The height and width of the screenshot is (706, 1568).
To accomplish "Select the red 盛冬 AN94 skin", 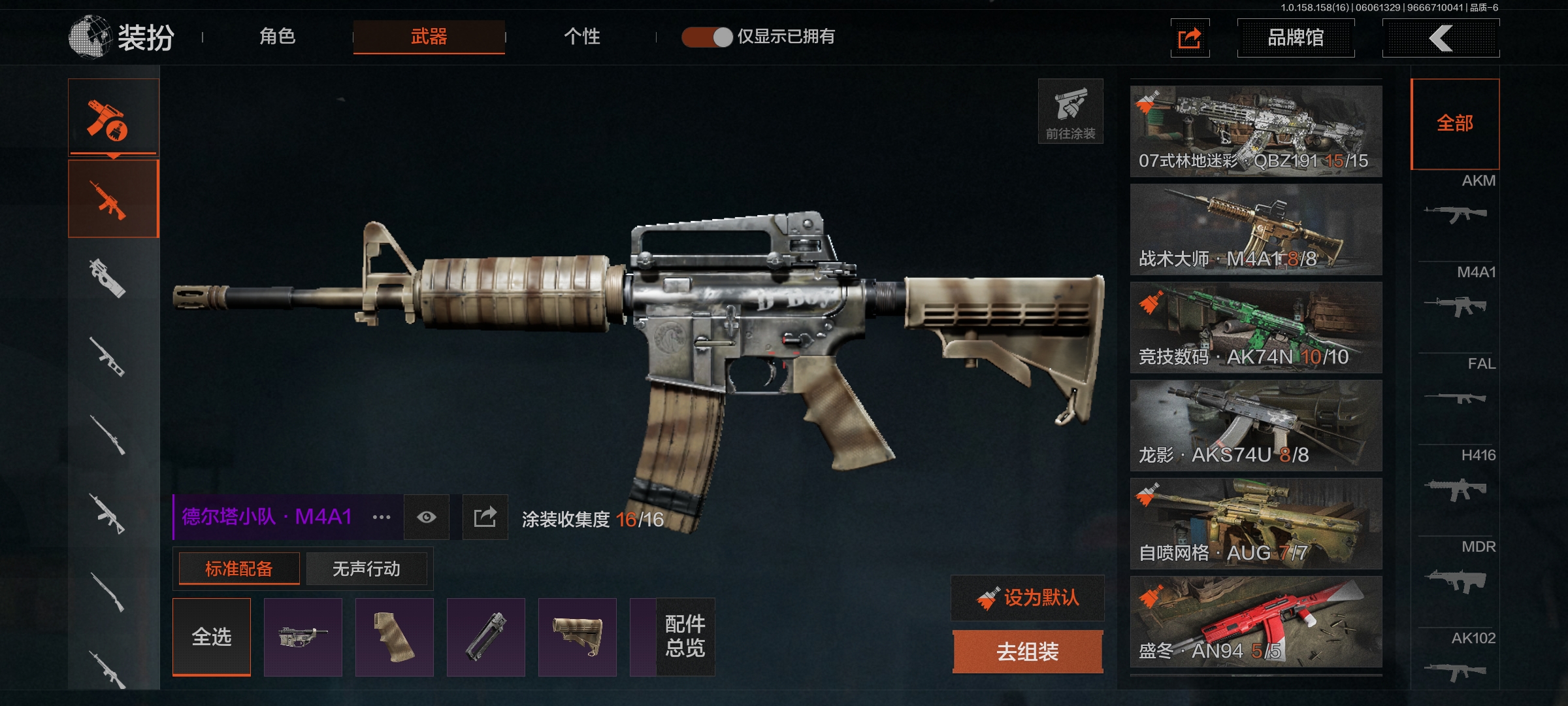I will pos(1256,621).
